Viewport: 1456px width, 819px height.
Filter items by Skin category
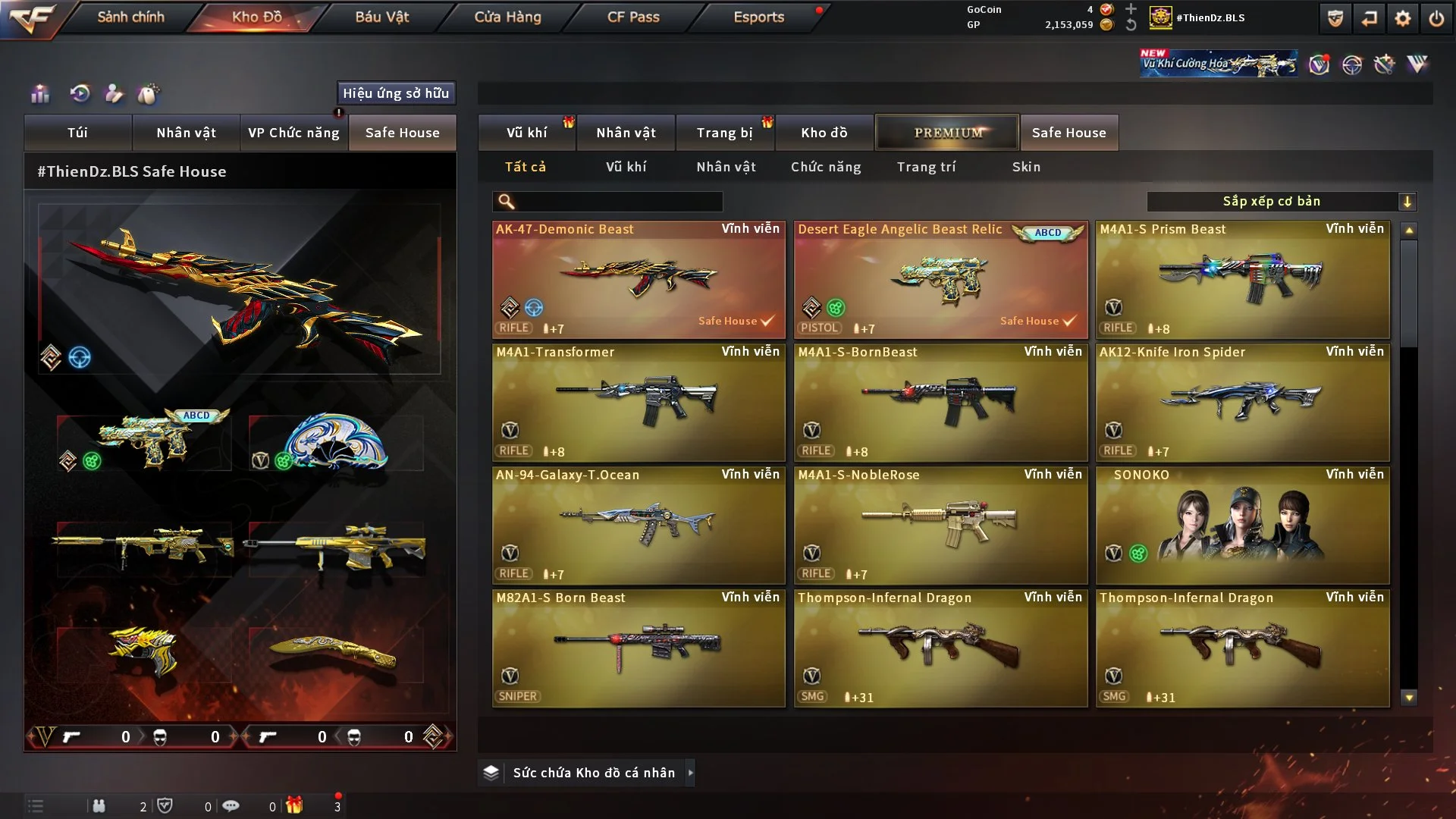1026,167
